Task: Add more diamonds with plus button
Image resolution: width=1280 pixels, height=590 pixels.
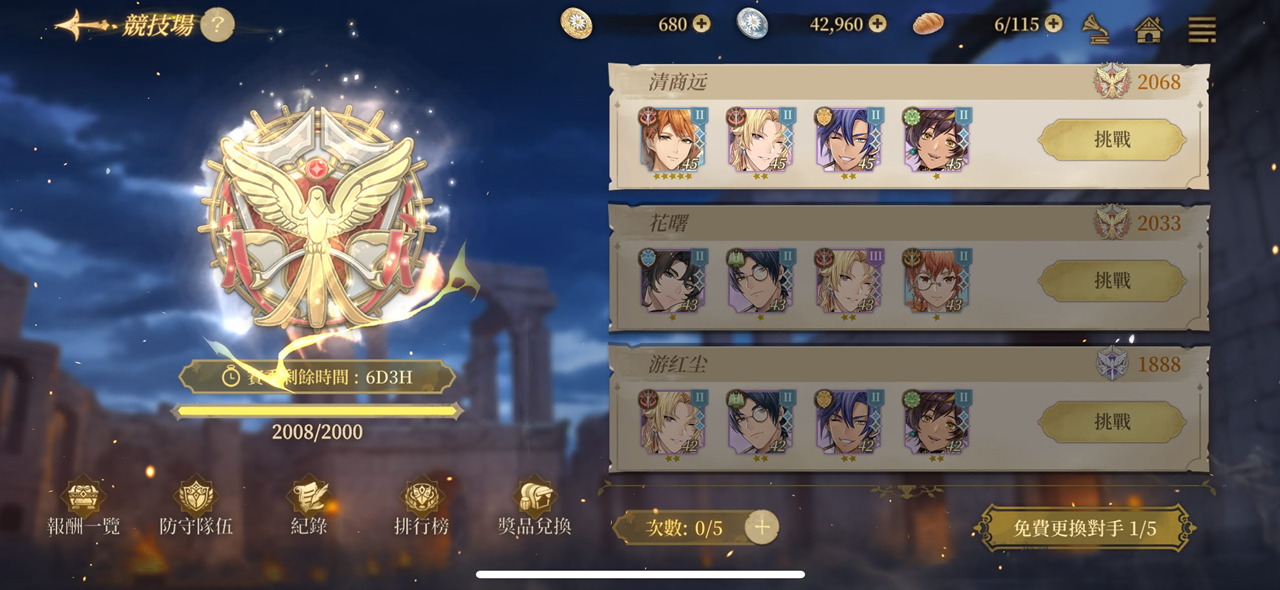Action: (877, 24)
